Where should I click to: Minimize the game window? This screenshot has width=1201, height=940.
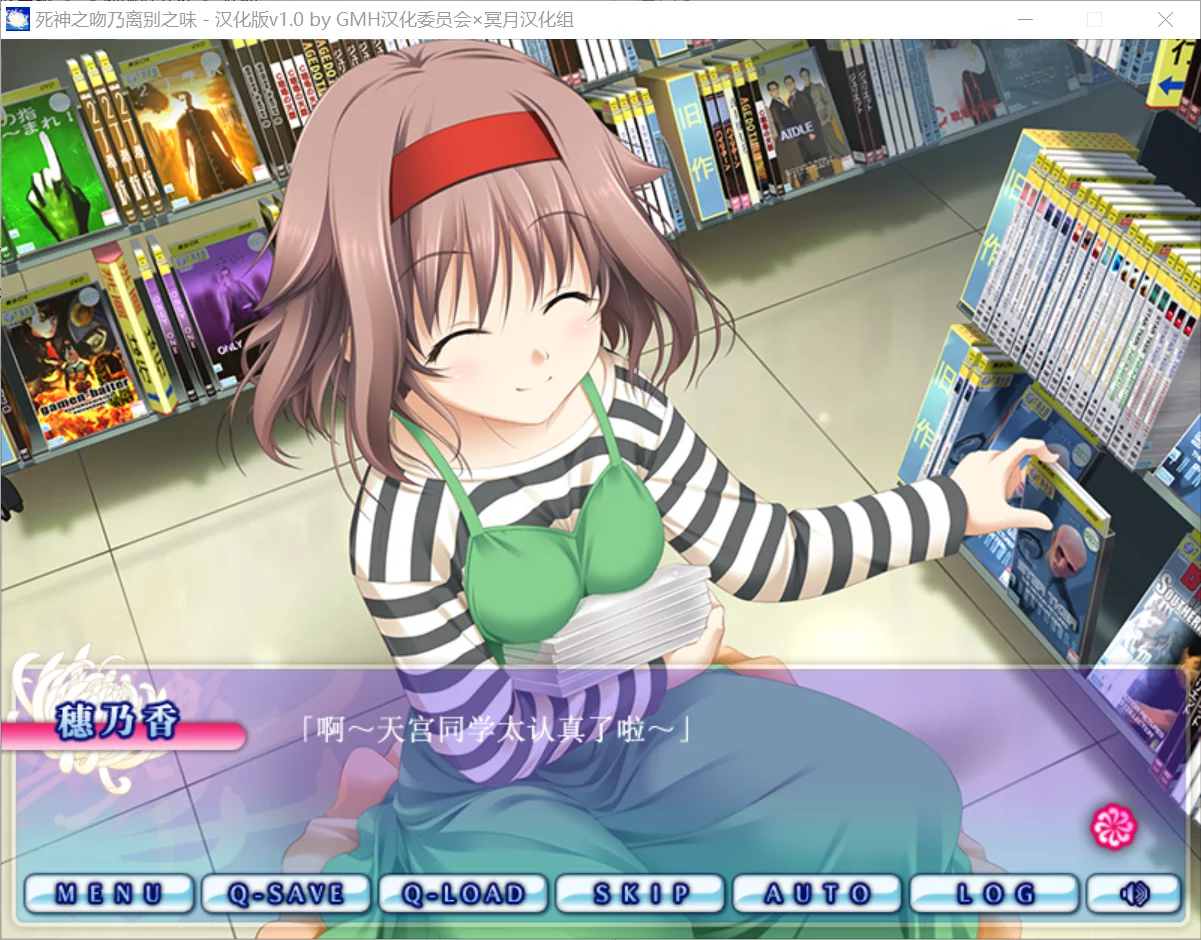(1024, 19)
